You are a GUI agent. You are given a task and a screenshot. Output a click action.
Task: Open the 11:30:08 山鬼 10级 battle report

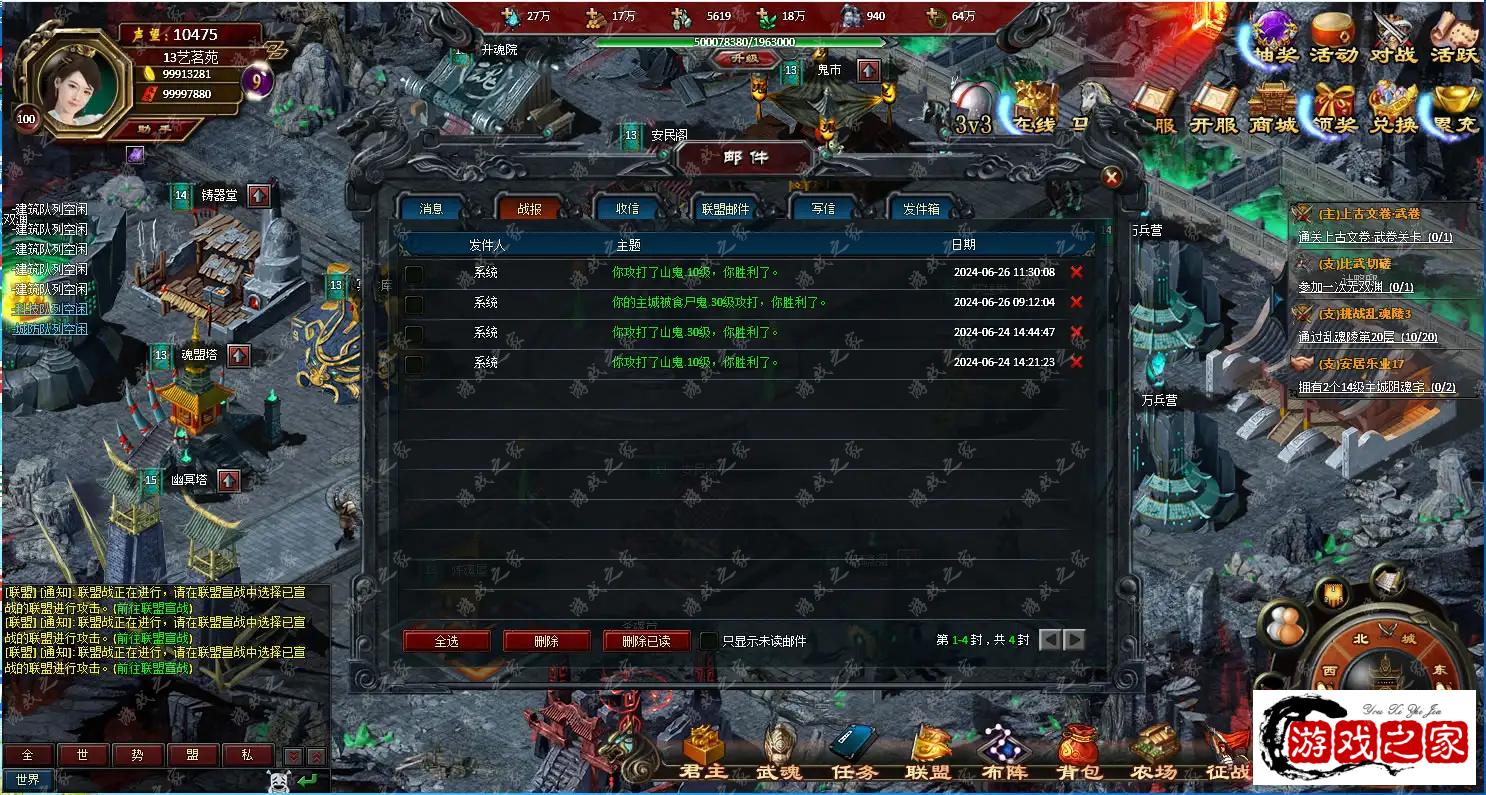pos(695,272)
